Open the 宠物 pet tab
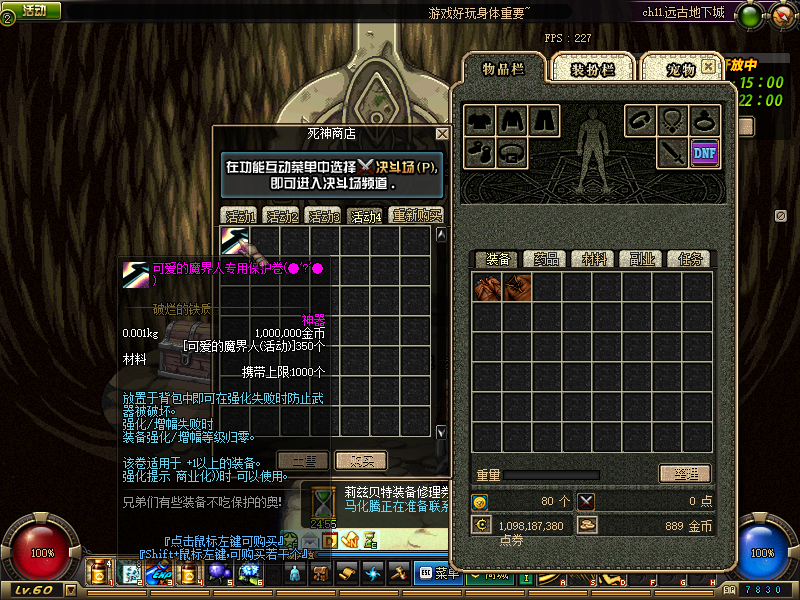Viewport: 800px width, 600px height. coord(680,69)
